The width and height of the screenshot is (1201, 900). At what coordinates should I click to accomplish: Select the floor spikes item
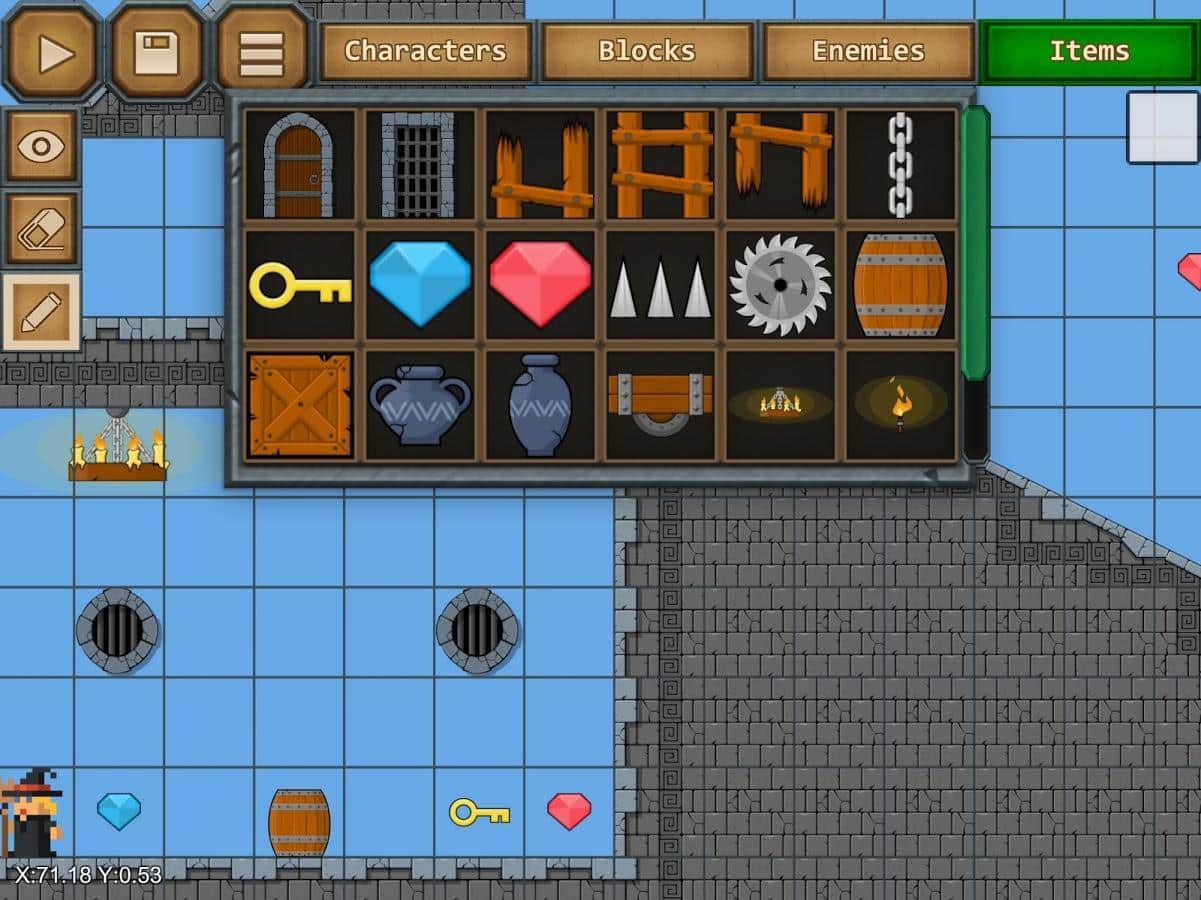[660, 285]
